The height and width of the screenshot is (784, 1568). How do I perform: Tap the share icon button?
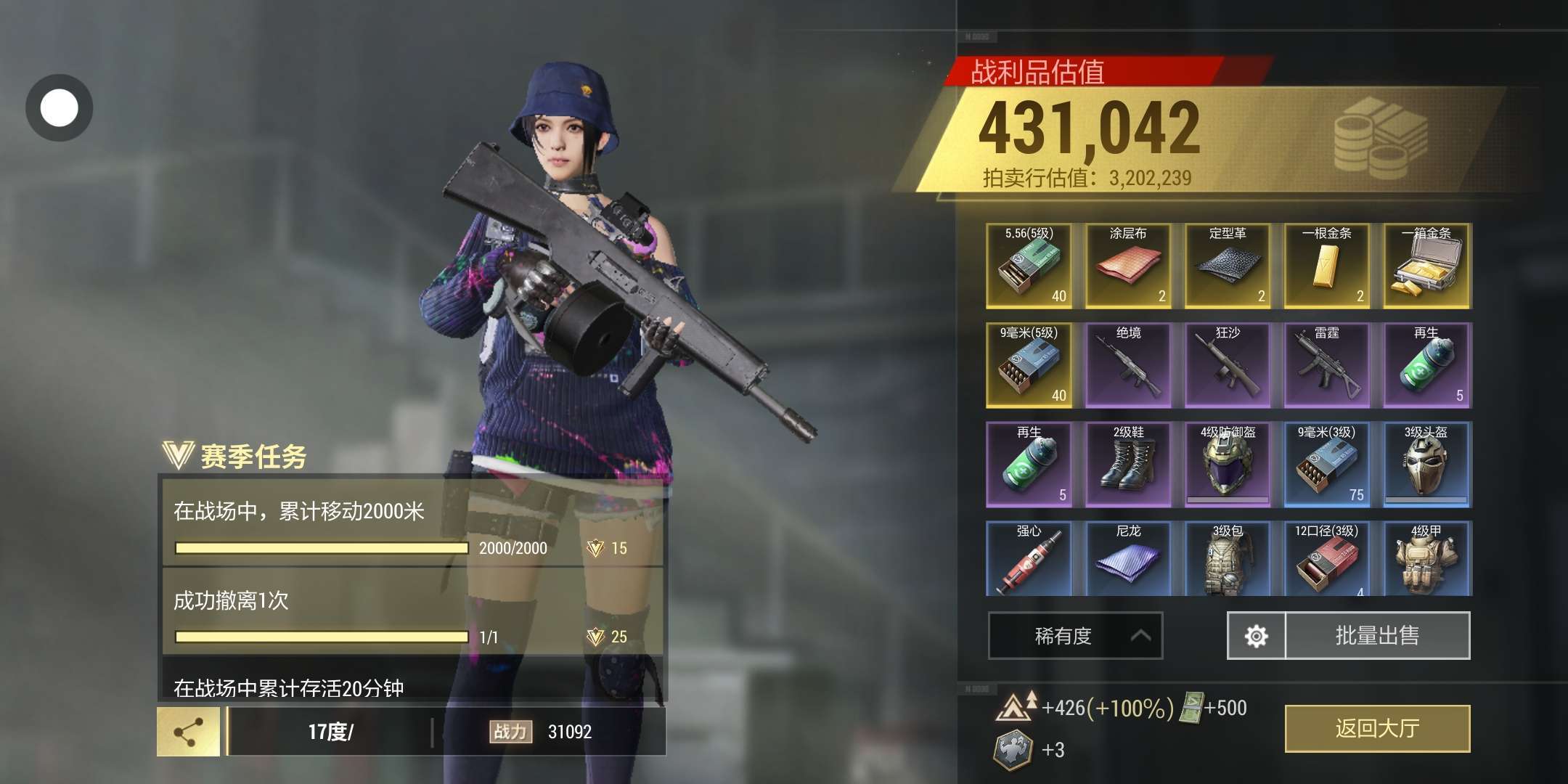coord(189,732)
